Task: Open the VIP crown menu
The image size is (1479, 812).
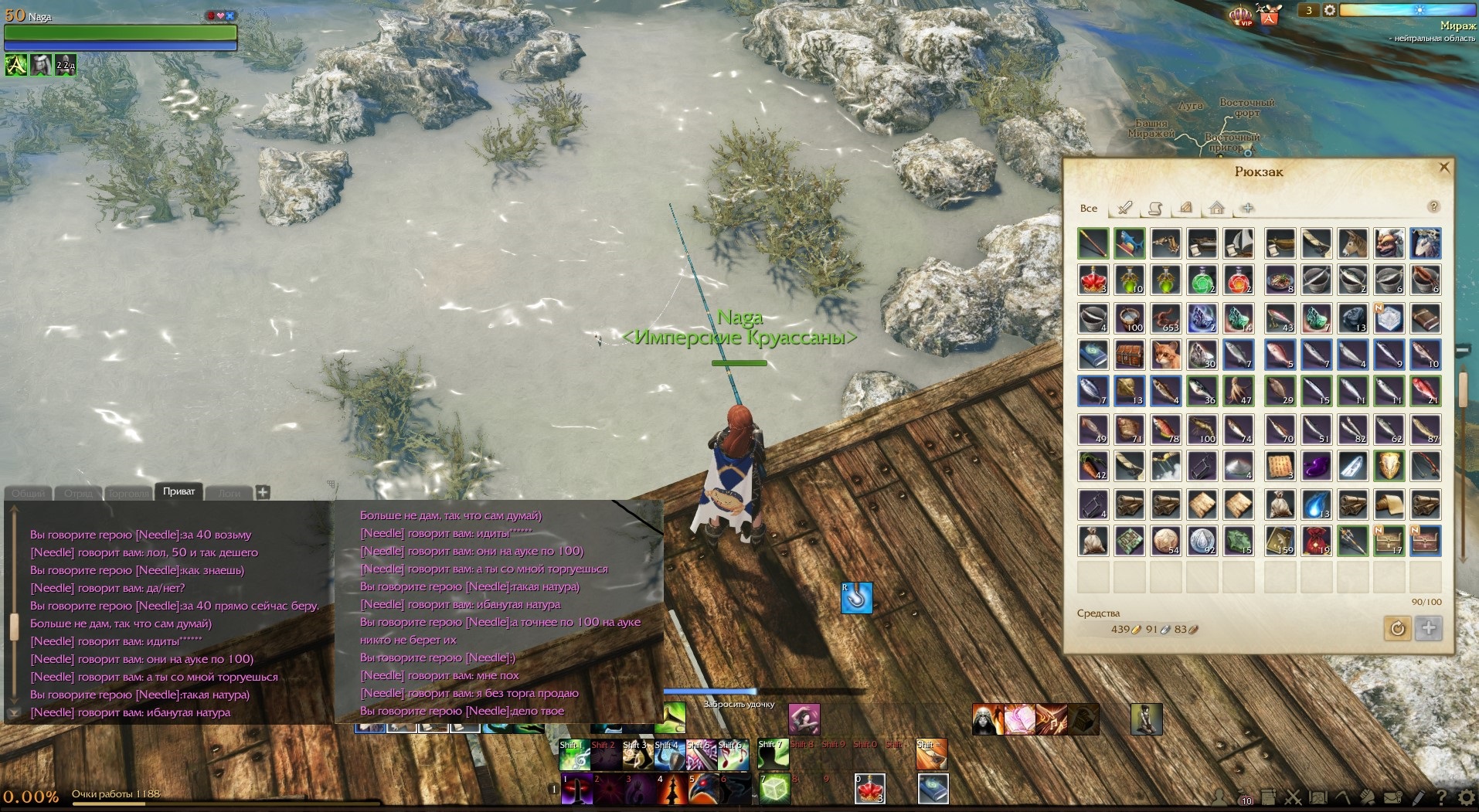Action: (x=1241, y=15)
